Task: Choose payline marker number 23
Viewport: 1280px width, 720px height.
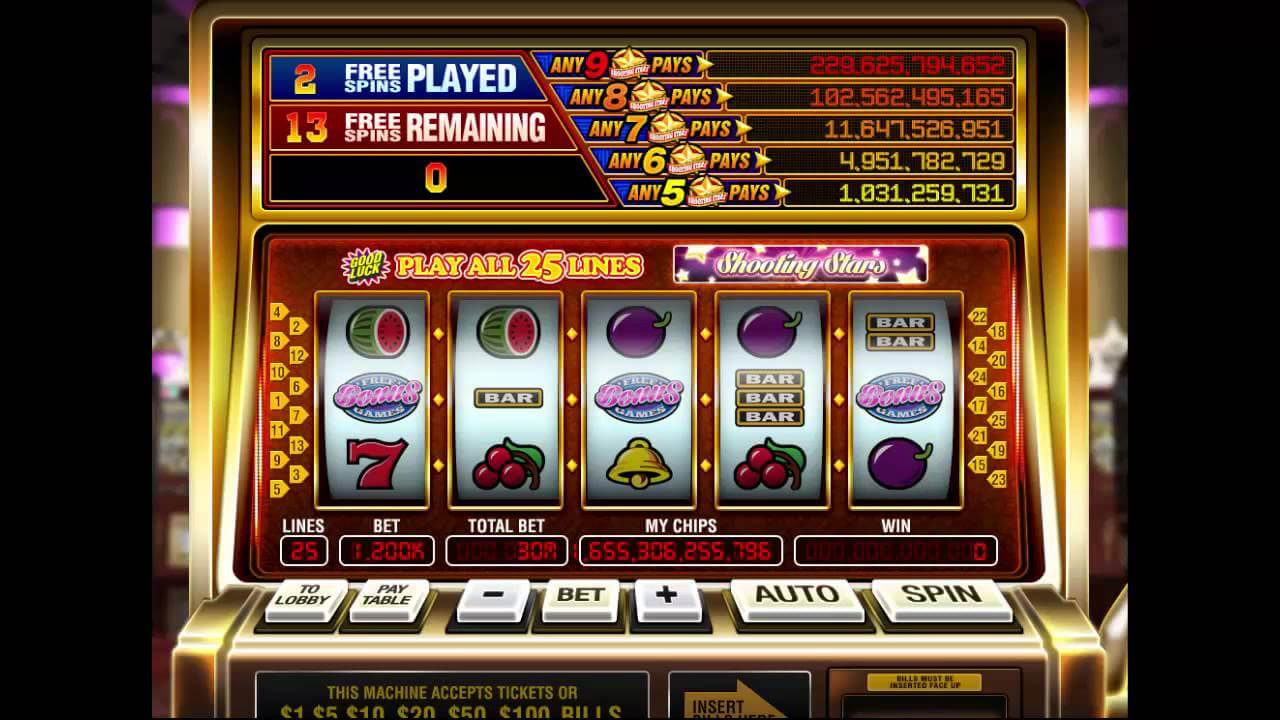Action: pos(997,480)
